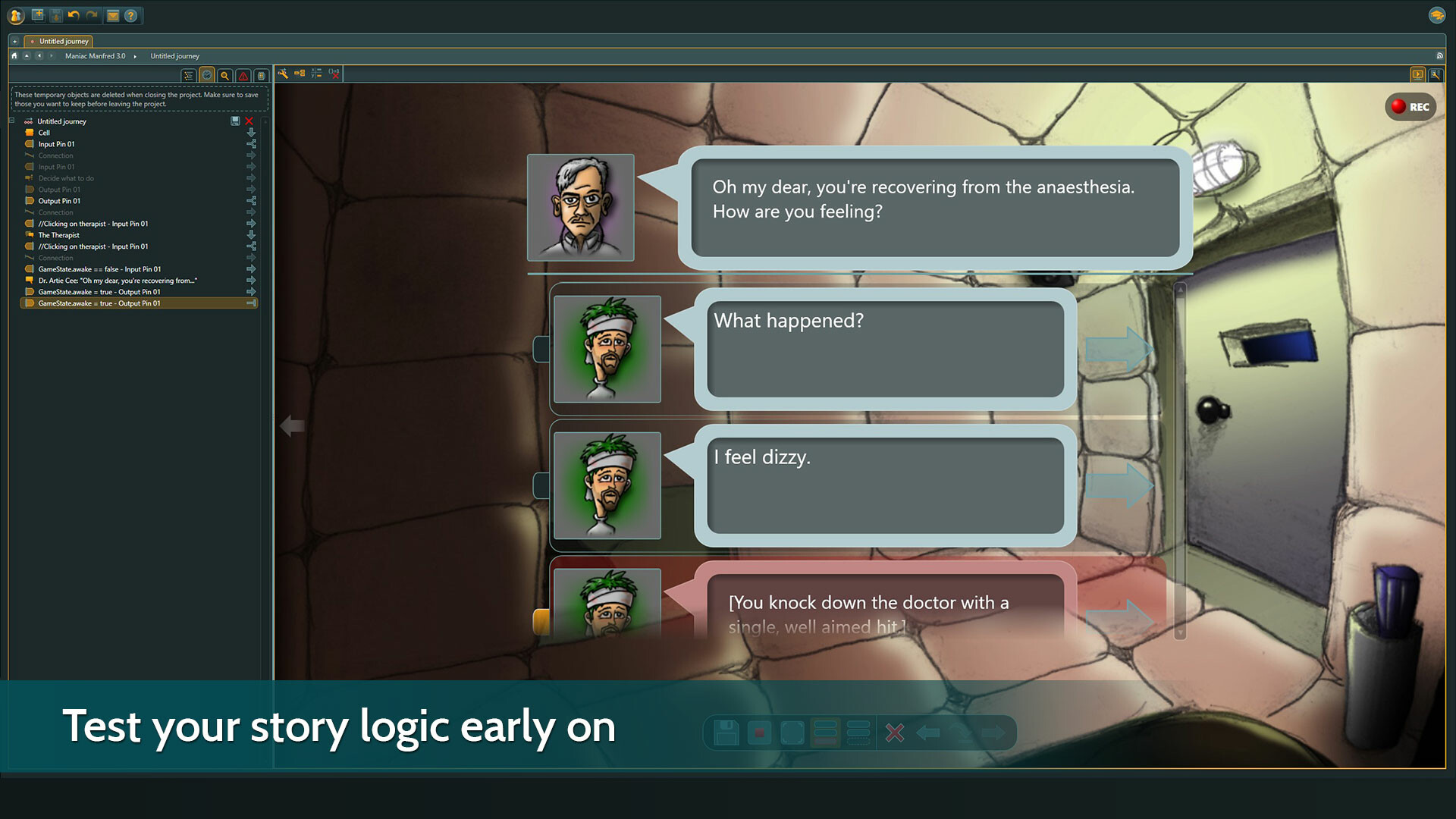The image size is (1456, 819).
Task: Open the forward navigation arrow dropdown
Action: [x=52, y=56]
